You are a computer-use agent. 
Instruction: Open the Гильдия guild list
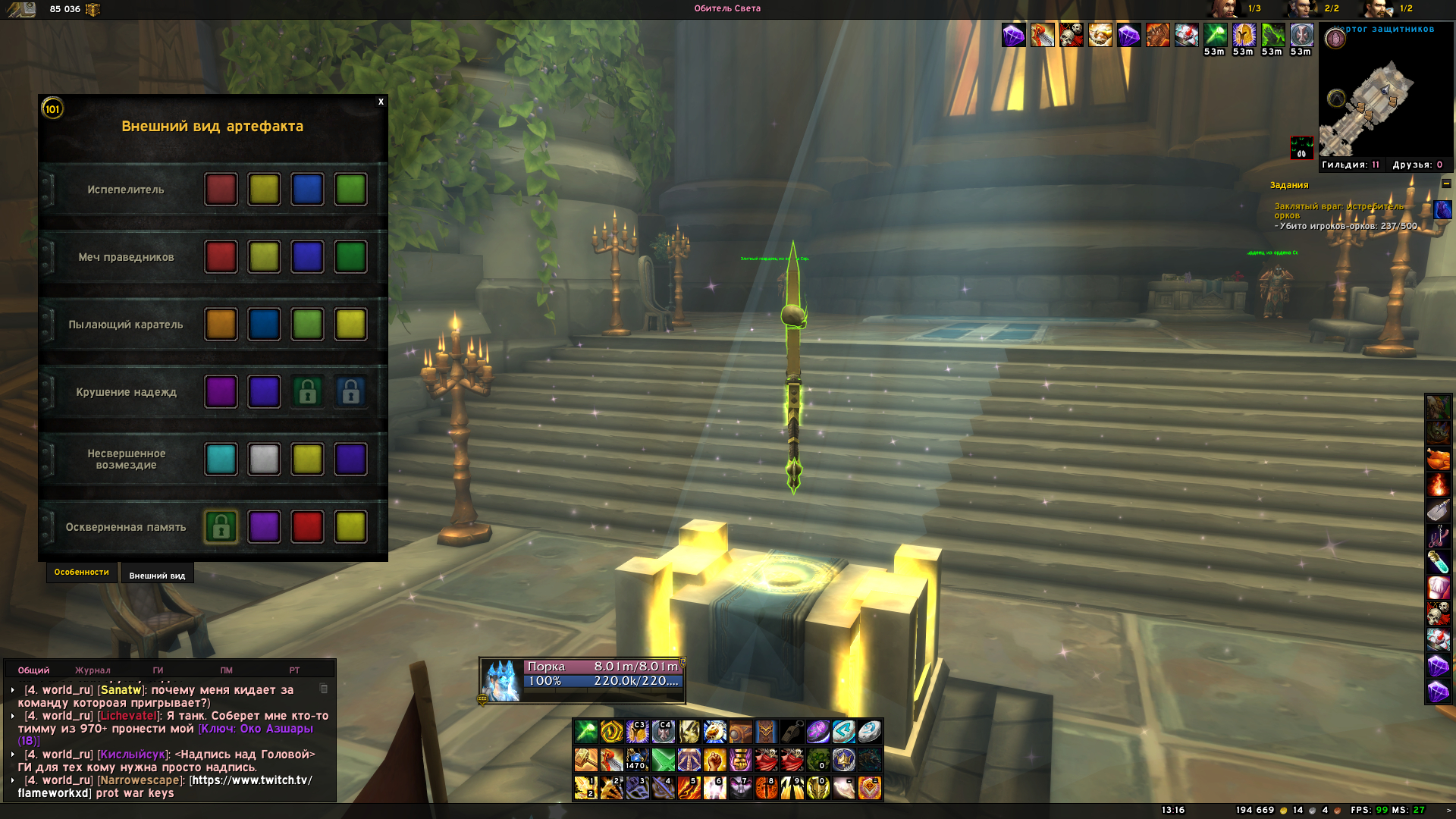(1350, 165)
